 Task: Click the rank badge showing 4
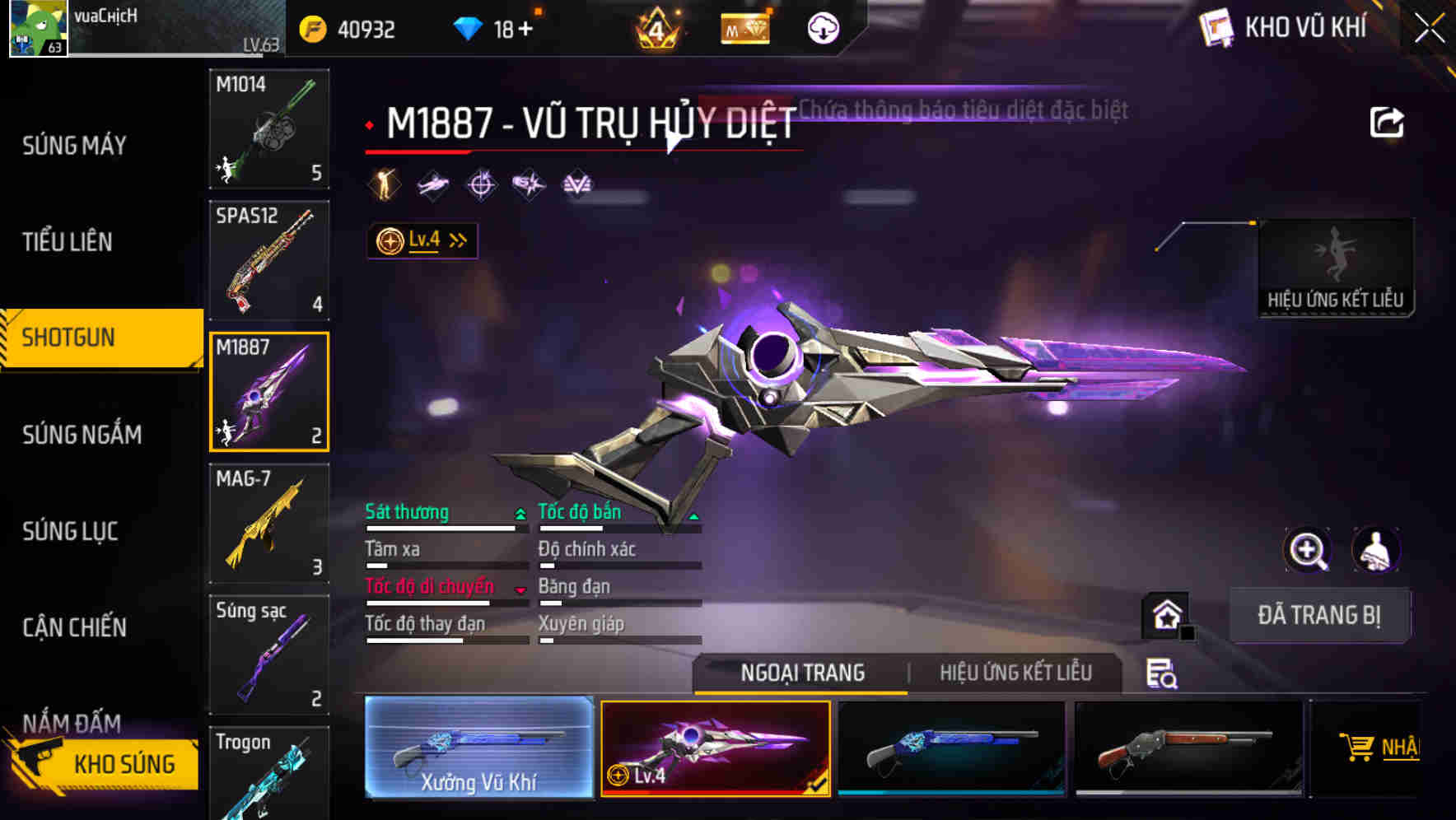655,27
